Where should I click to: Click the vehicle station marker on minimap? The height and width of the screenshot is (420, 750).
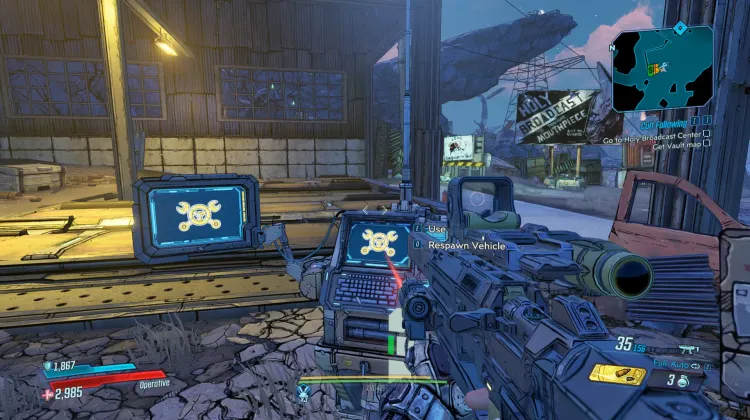coord(657,69)
